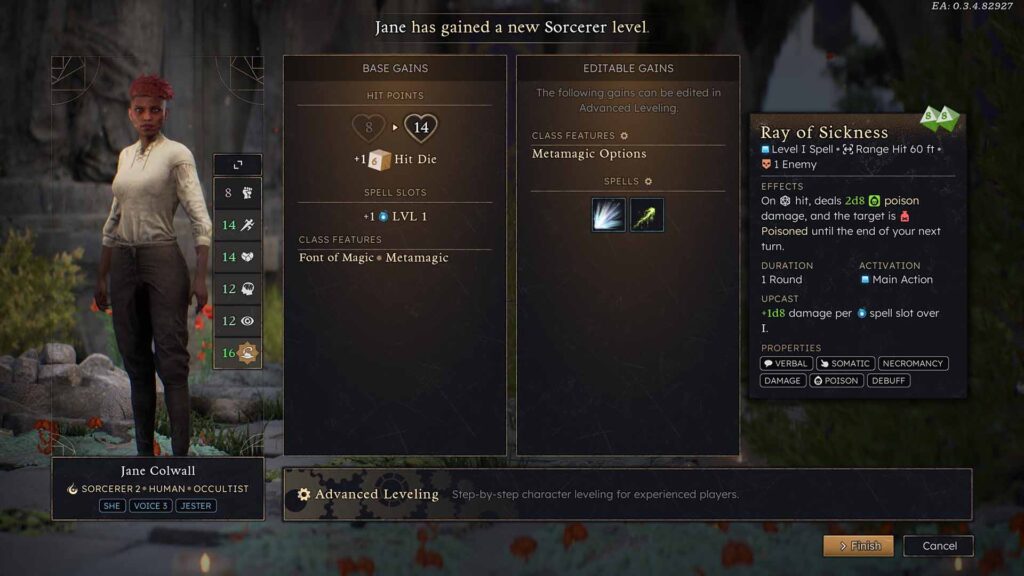
Task: Select the white burst spell icon
Action: (x=608, y=215)
